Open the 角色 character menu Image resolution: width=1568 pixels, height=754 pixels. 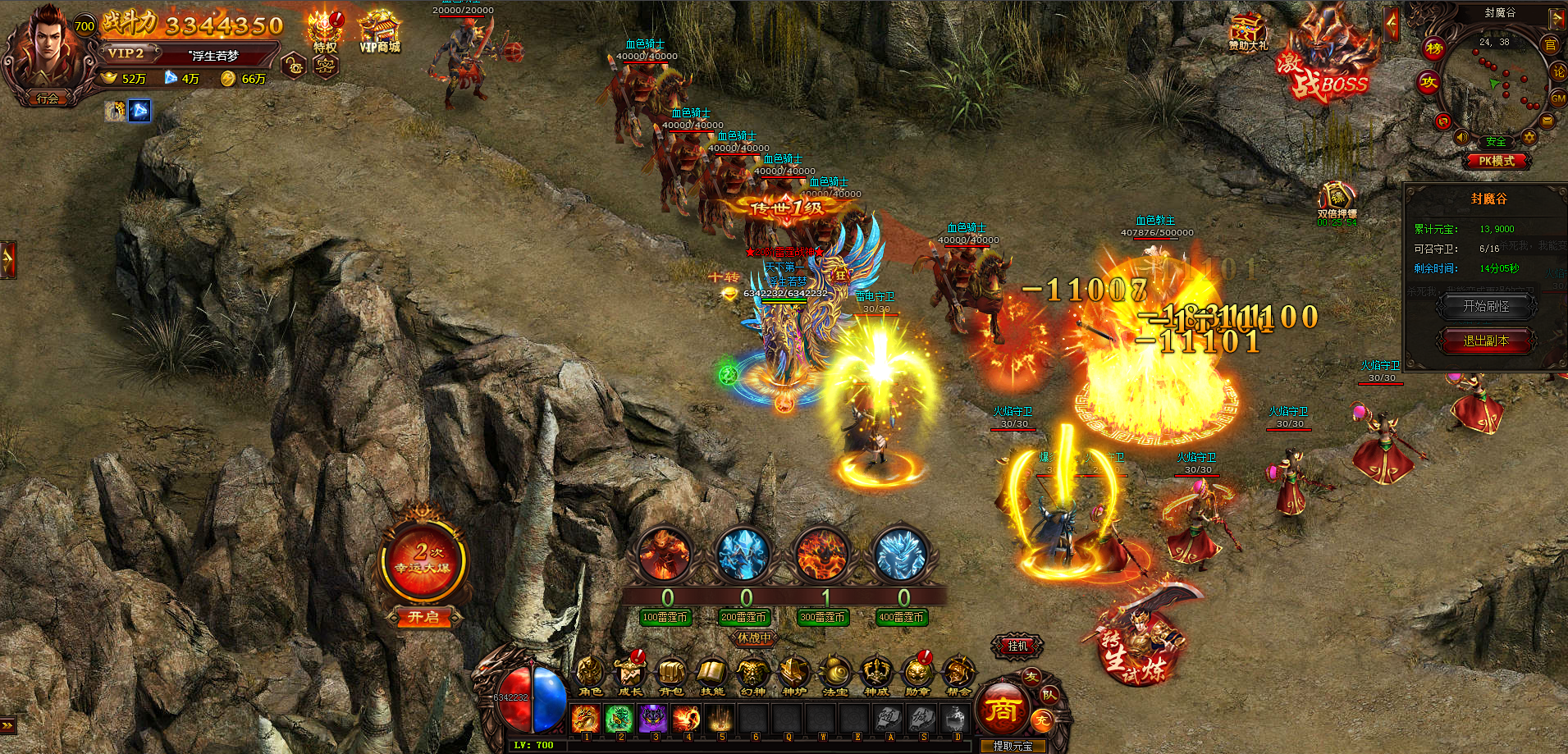590,675
